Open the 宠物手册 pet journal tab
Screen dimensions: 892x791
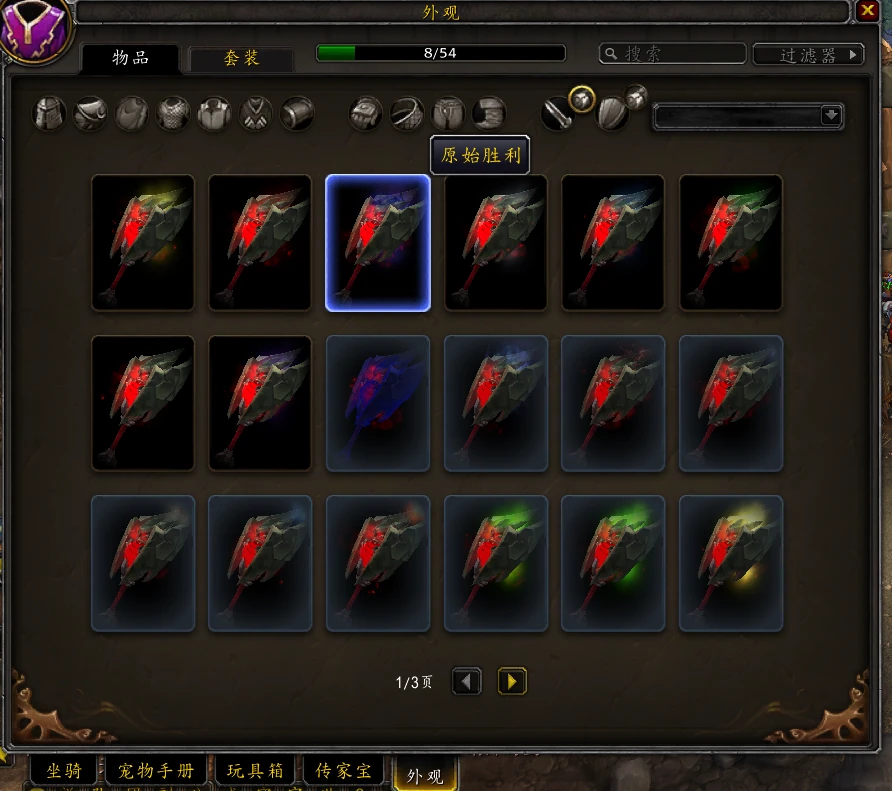tap(156, 771)
